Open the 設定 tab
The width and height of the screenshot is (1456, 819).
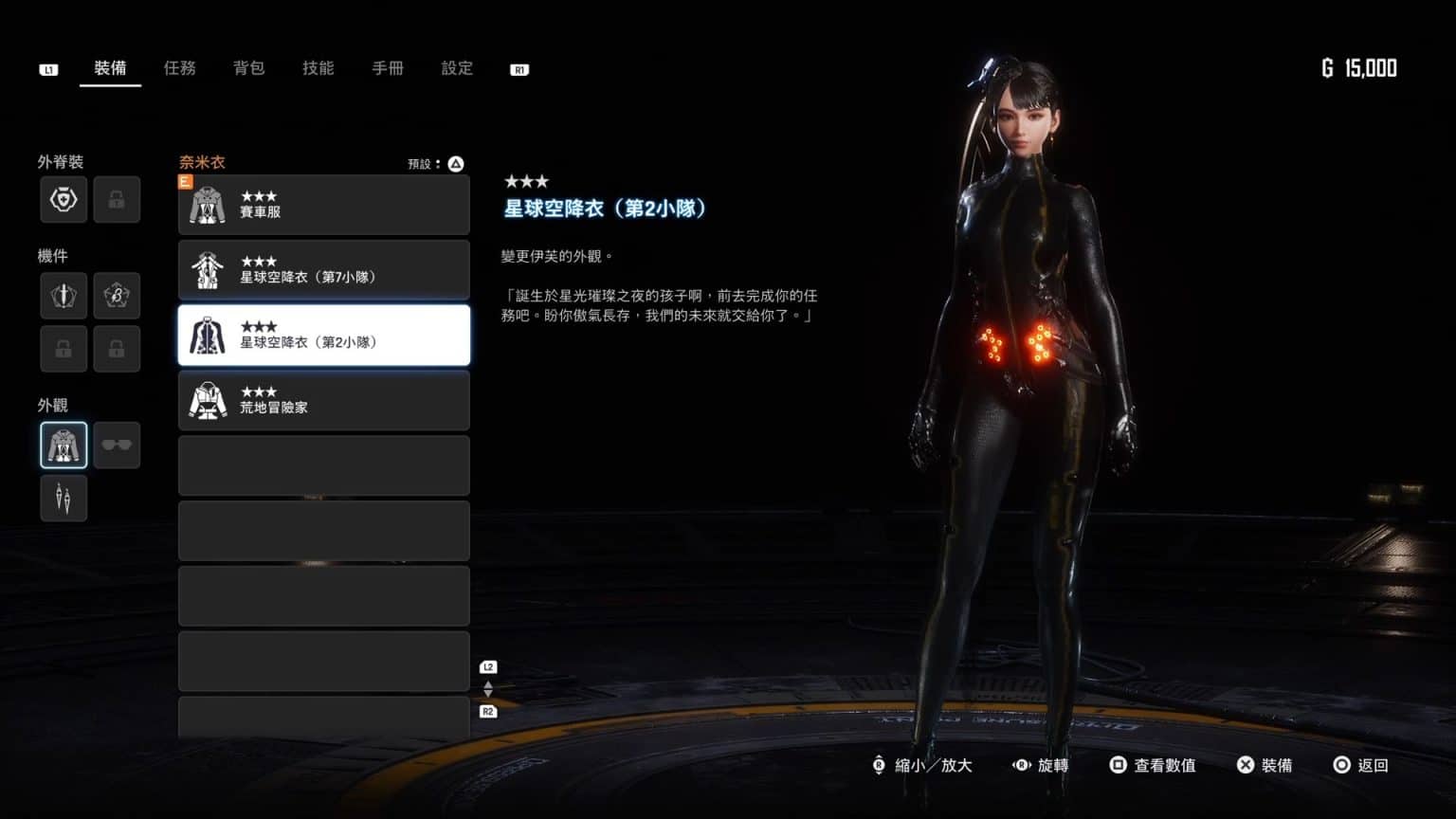pyautogui.click(x=457, y=68)
